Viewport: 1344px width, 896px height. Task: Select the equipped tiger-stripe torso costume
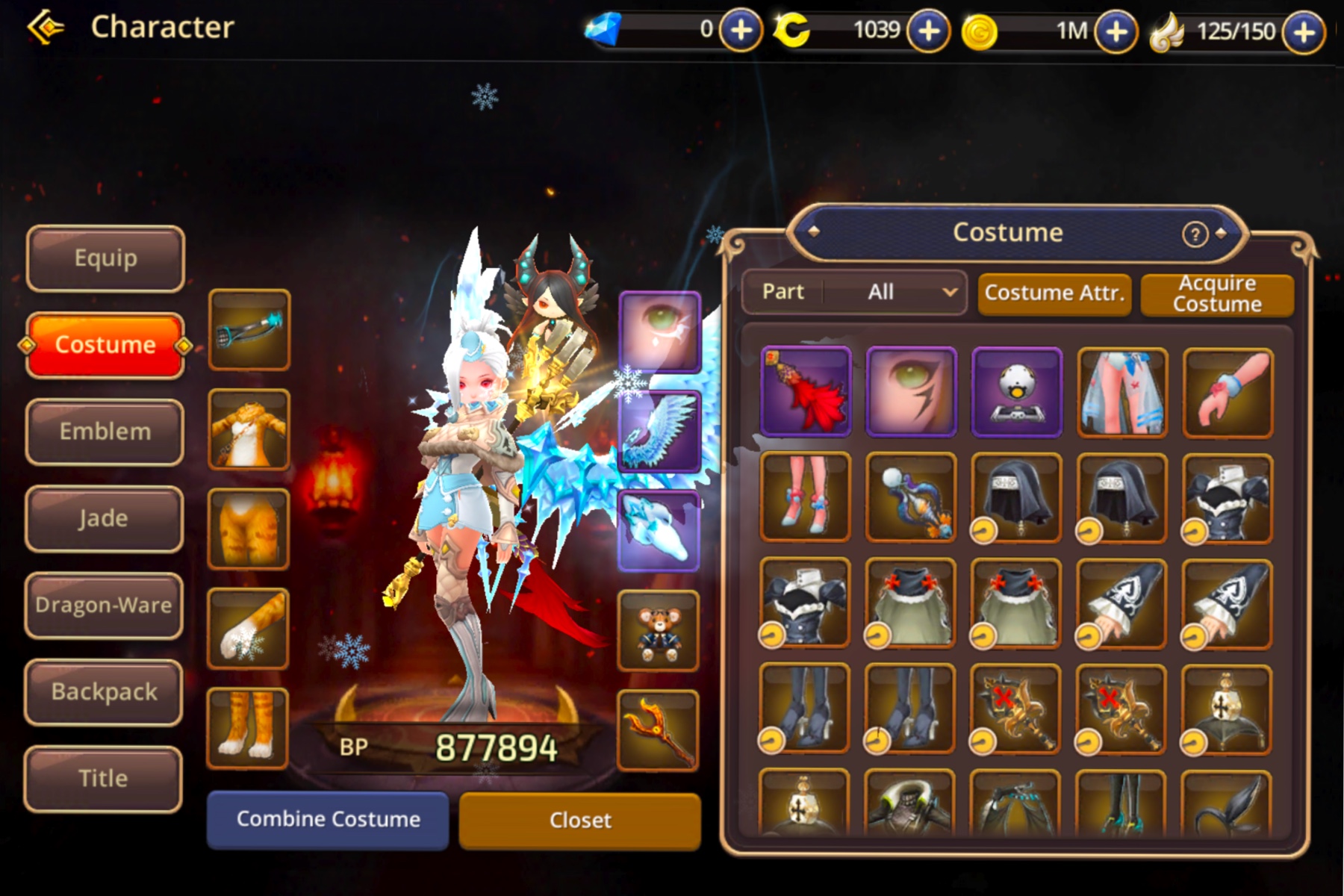[249, 429]
